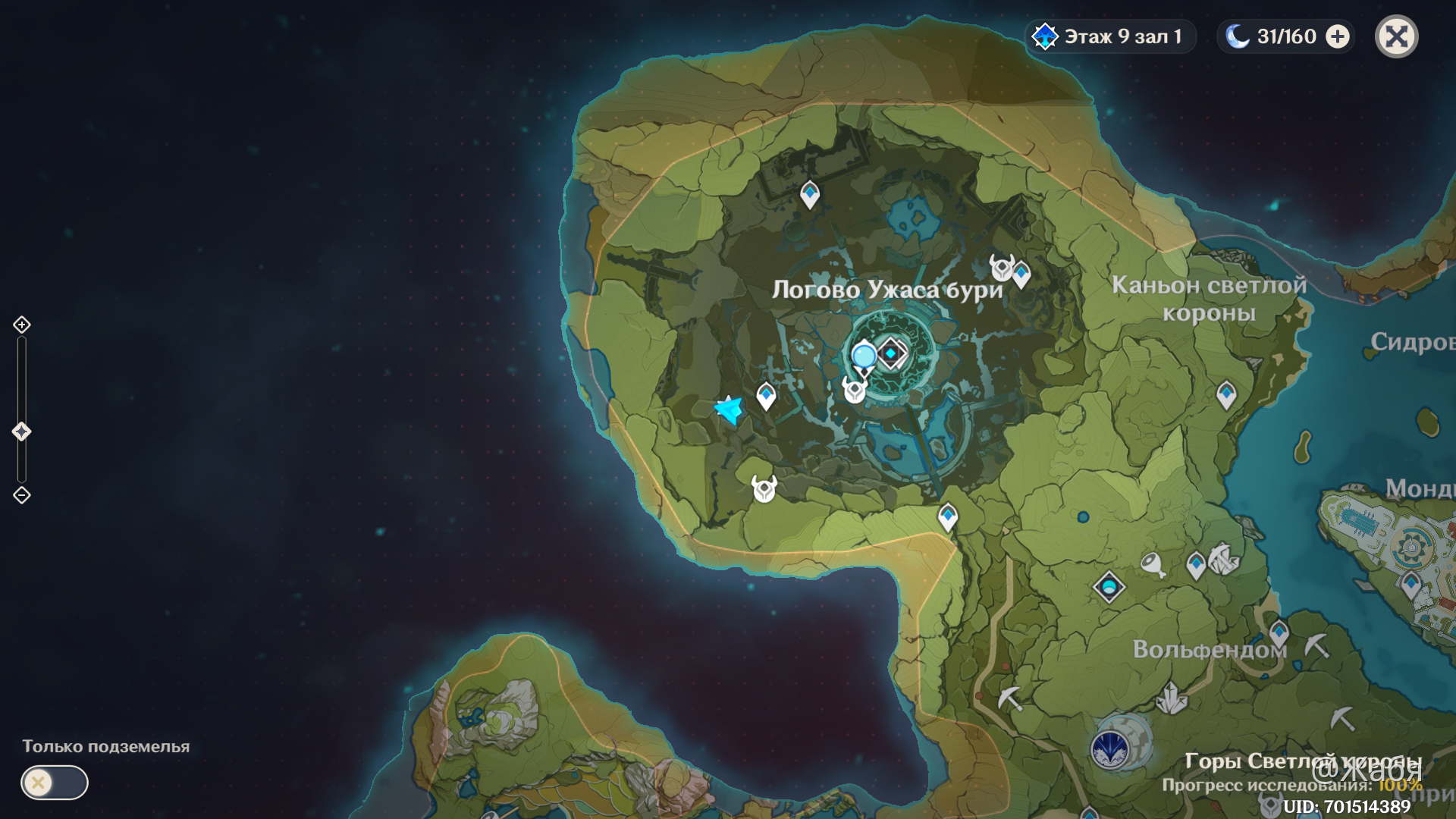Zoom out using the map's minus button
The width and height of the screenshot is (1456, 819).
(21, 495)
